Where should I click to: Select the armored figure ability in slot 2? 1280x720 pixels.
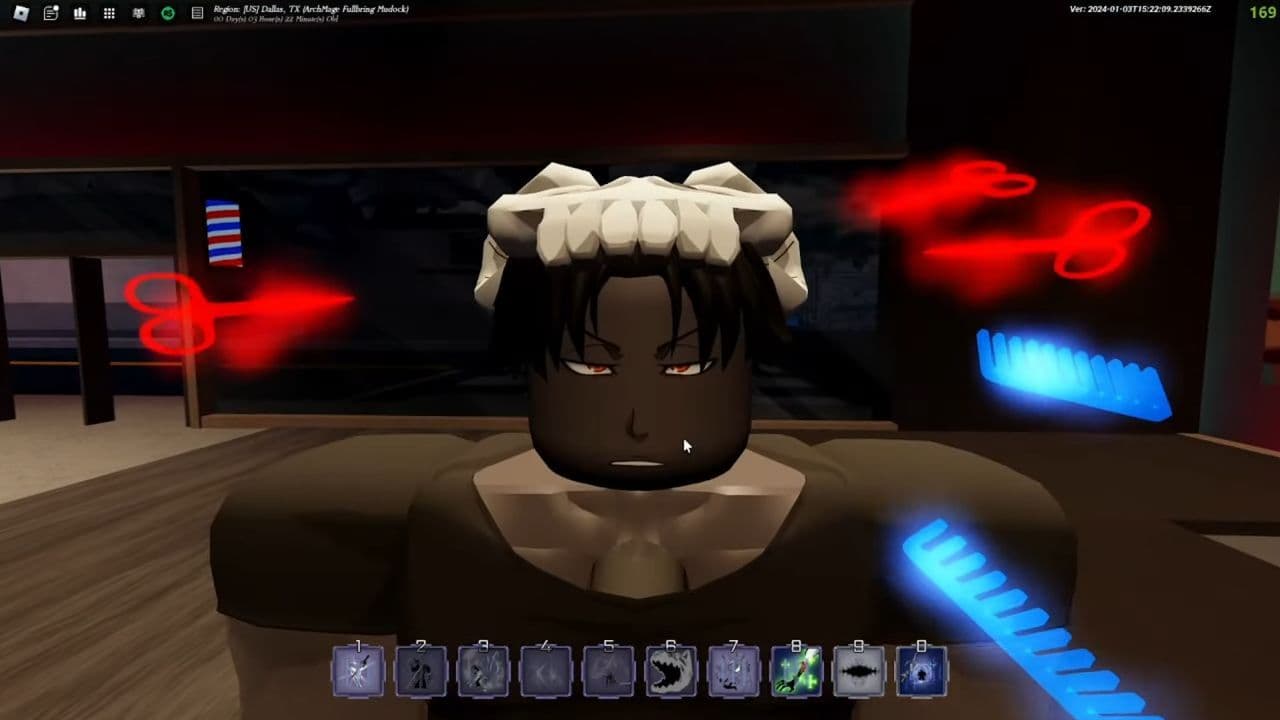pyautogui.click(x=420, y=670)
